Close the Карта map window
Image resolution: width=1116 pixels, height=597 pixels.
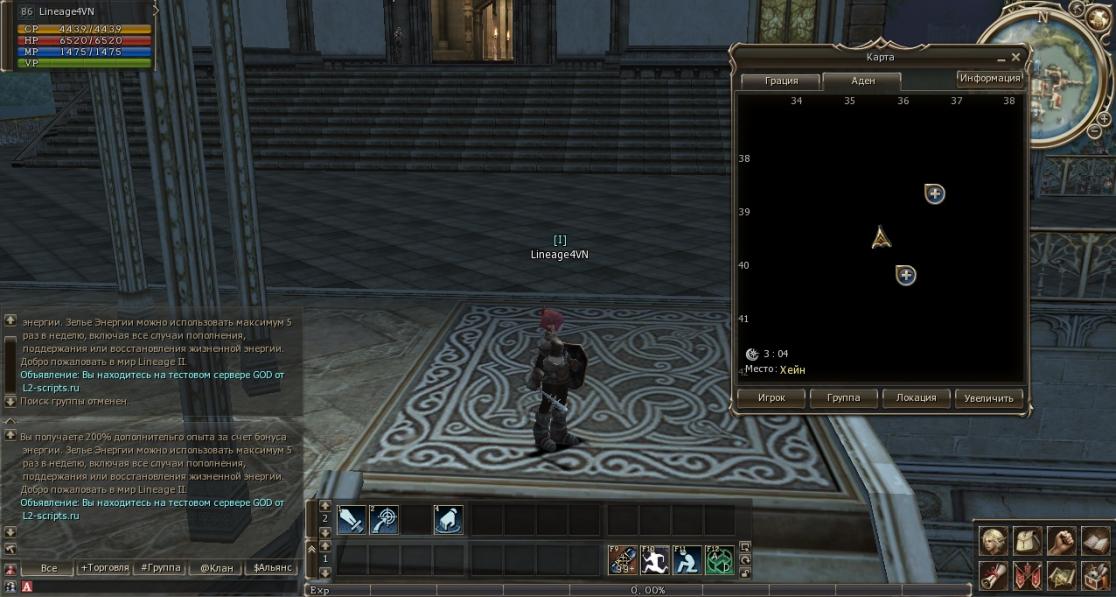click(x=1016, y=58)
